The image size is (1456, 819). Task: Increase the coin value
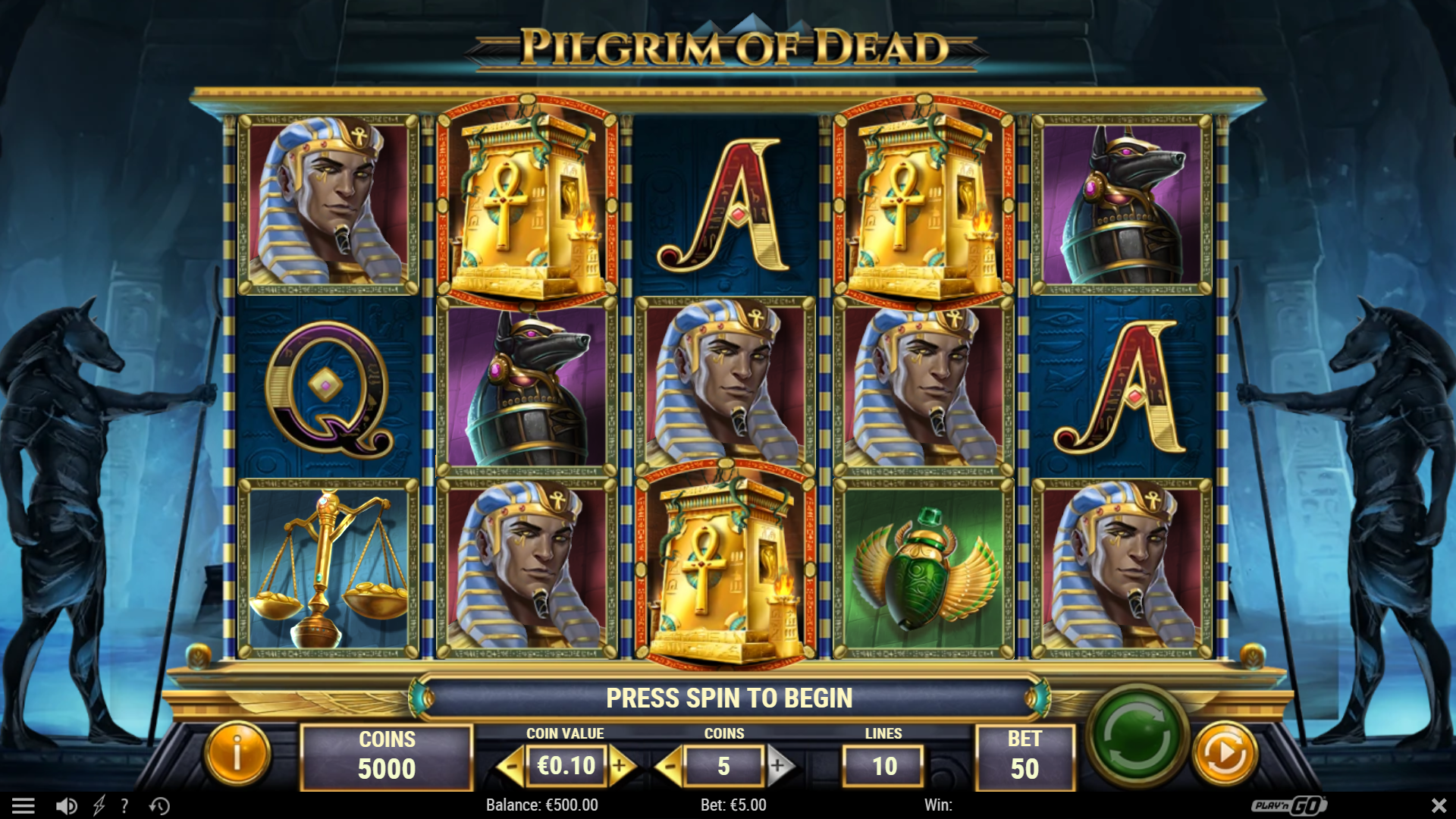pos(620,767)
